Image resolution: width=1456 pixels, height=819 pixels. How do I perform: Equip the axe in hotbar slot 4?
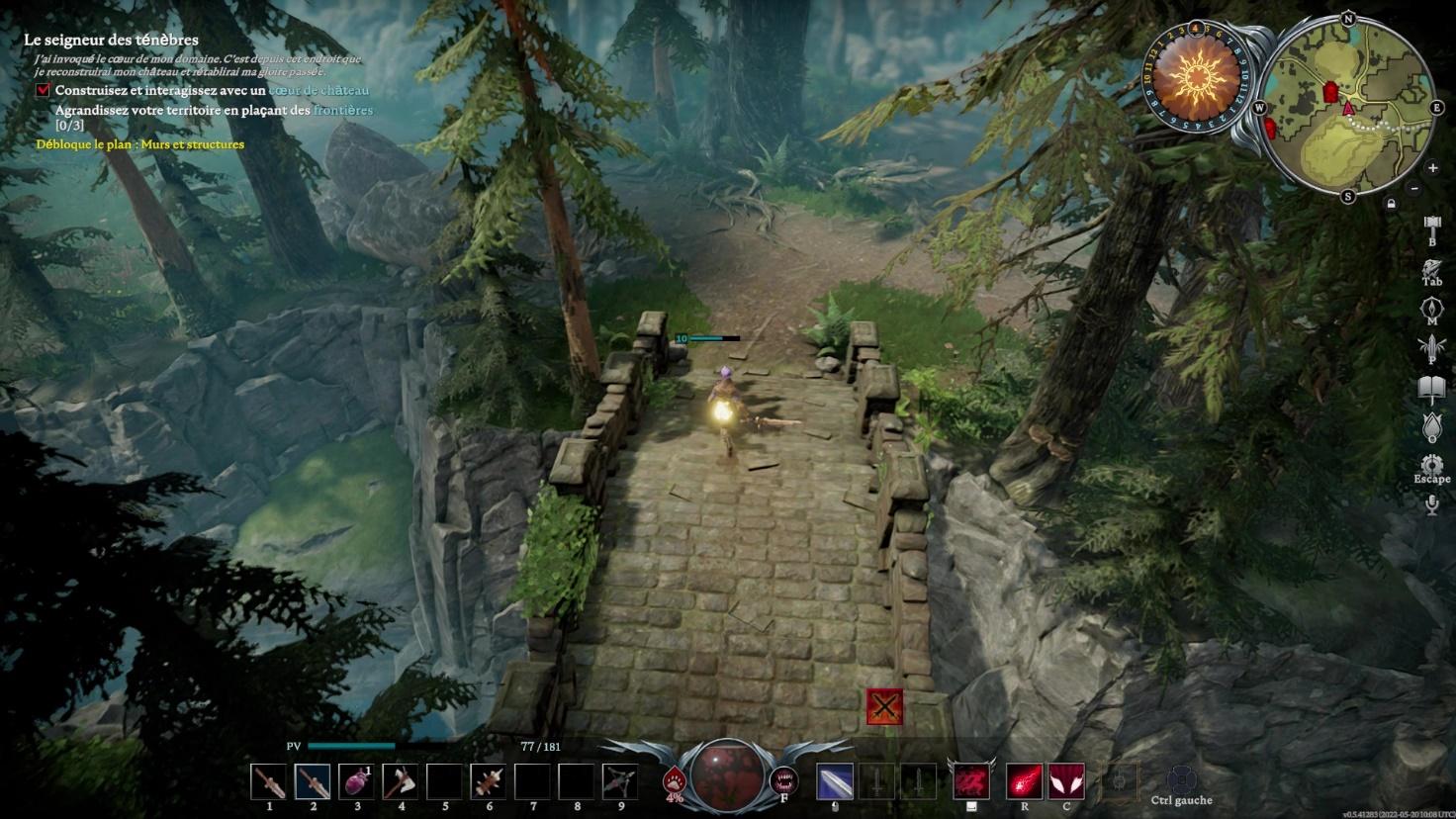401,781
